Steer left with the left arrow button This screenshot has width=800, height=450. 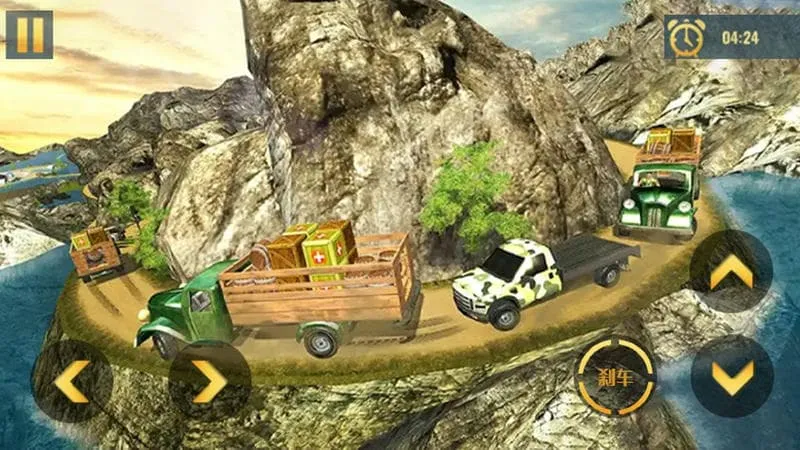(72, 381)
